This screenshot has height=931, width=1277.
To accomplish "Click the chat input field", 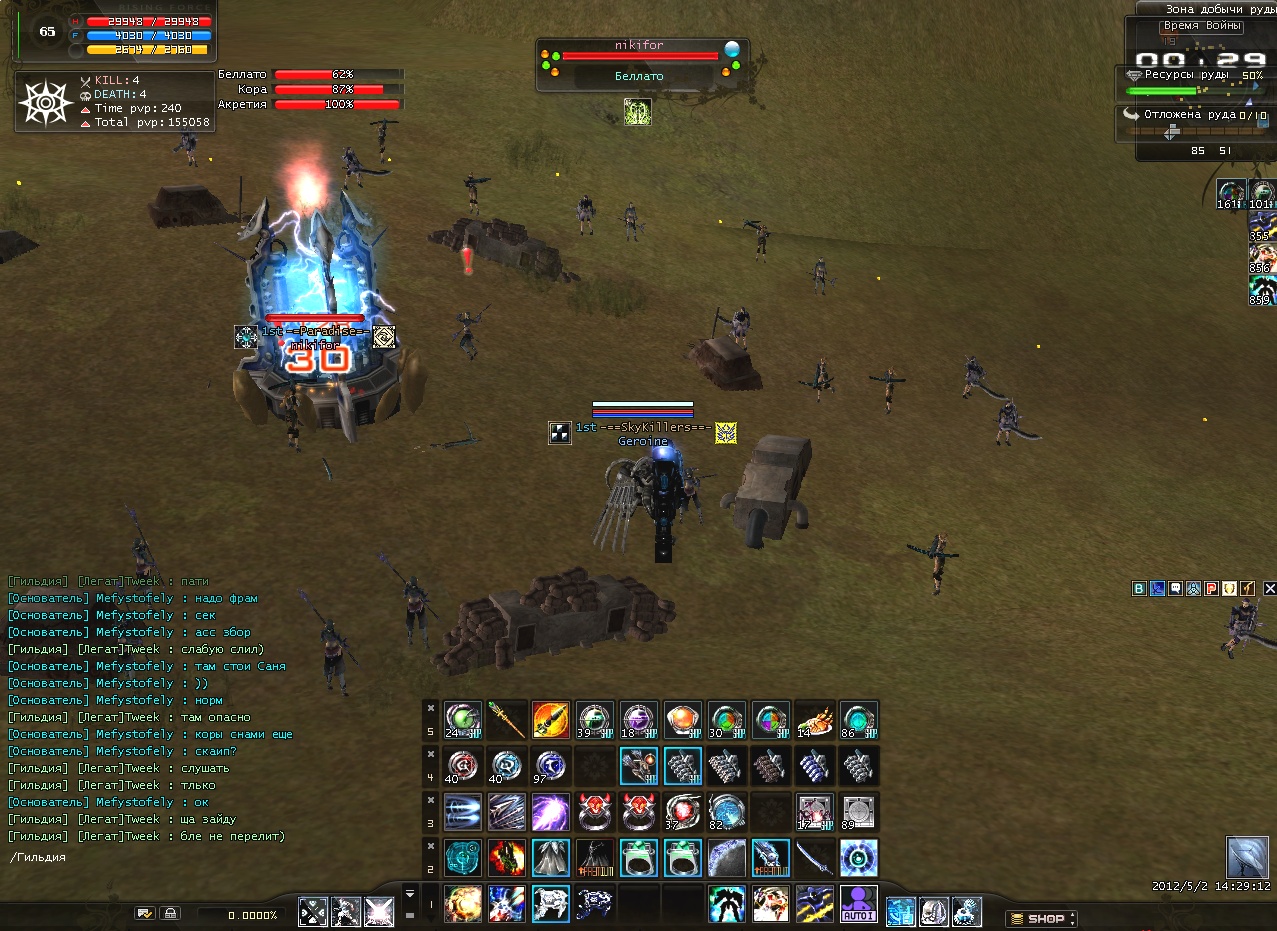I will coord(200,857).
